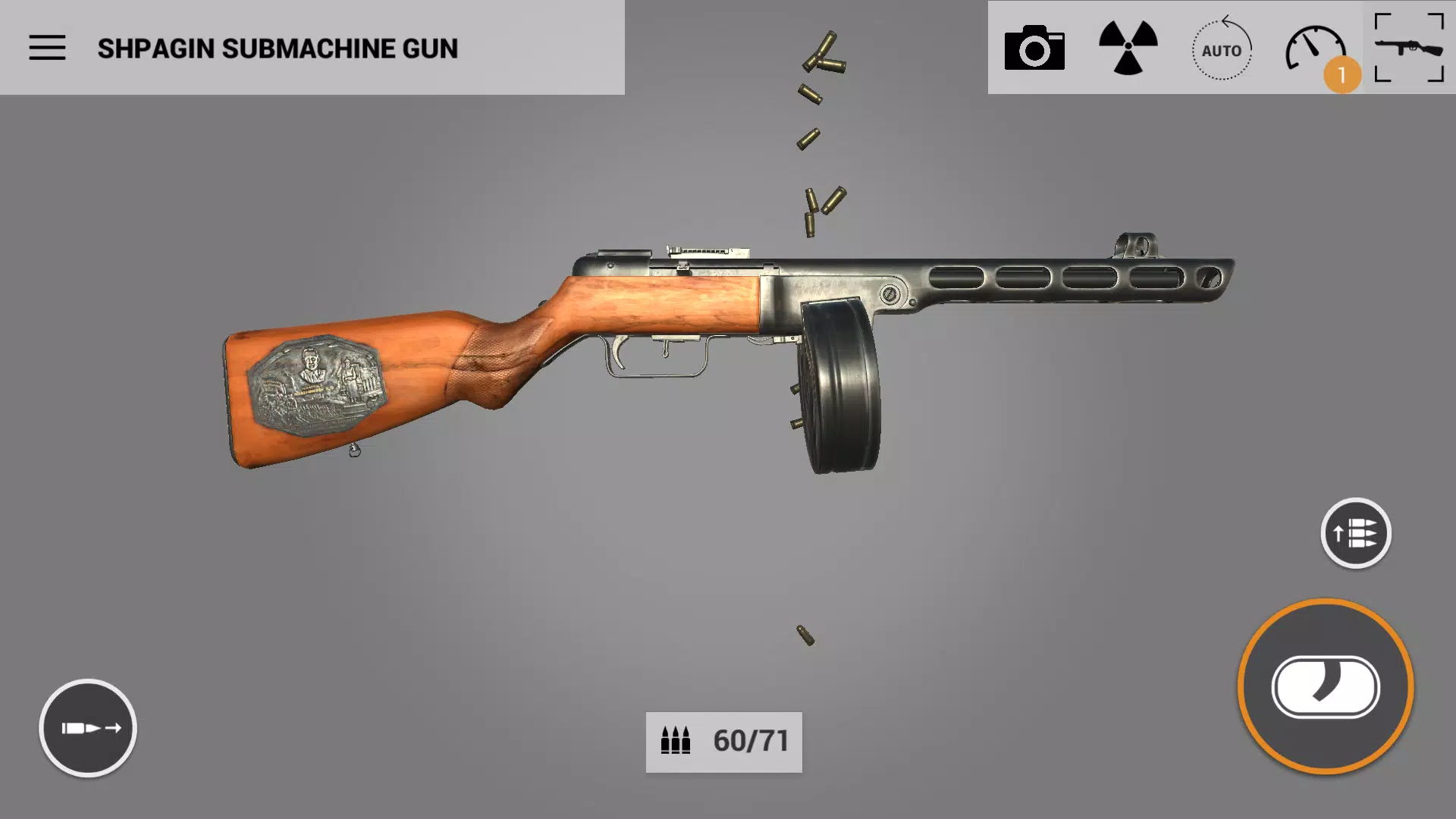
Task: Open the weapon selector rifle icon
Action: pos(1409,47)
